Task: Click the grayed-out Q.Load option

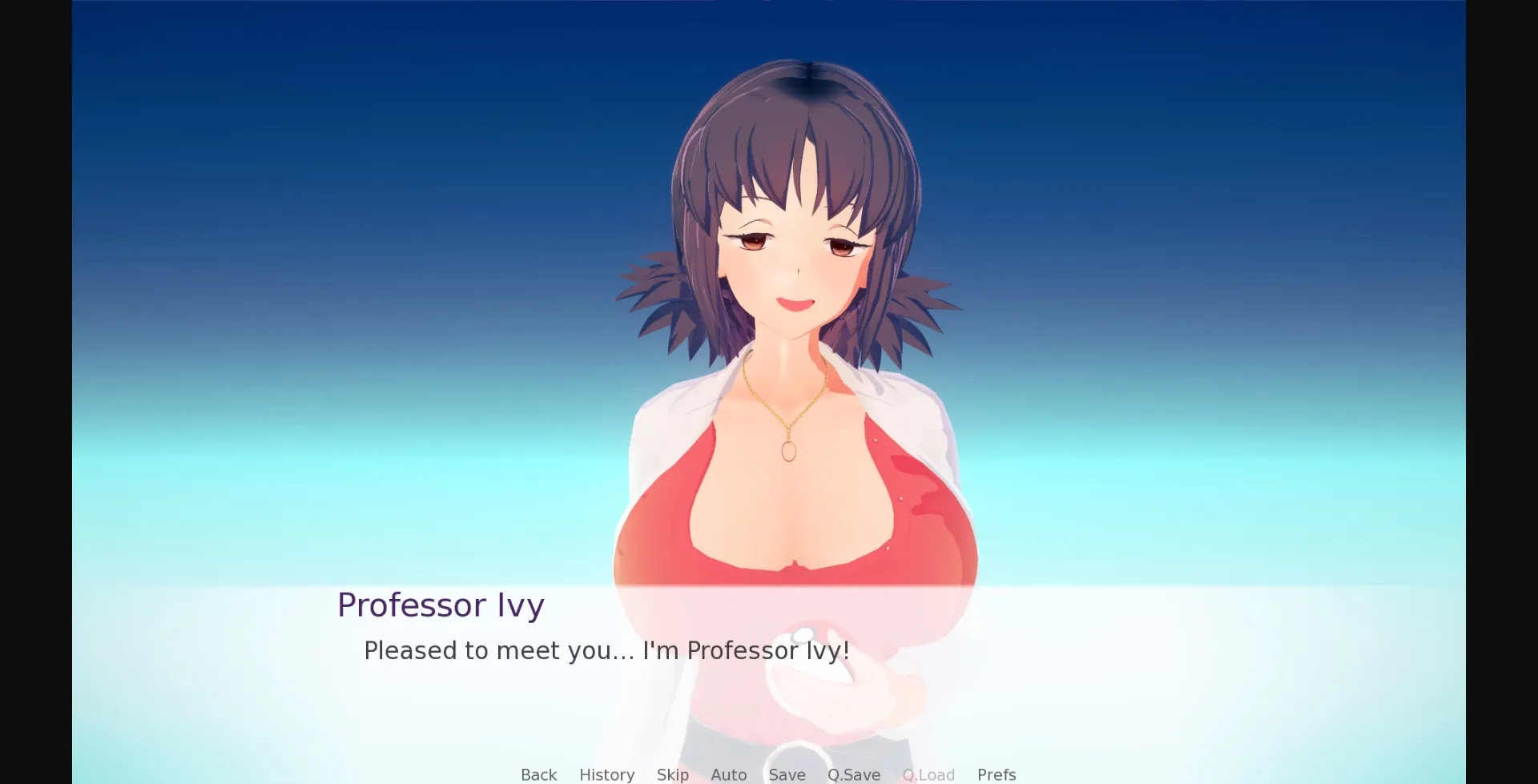Action: [928, 774]
